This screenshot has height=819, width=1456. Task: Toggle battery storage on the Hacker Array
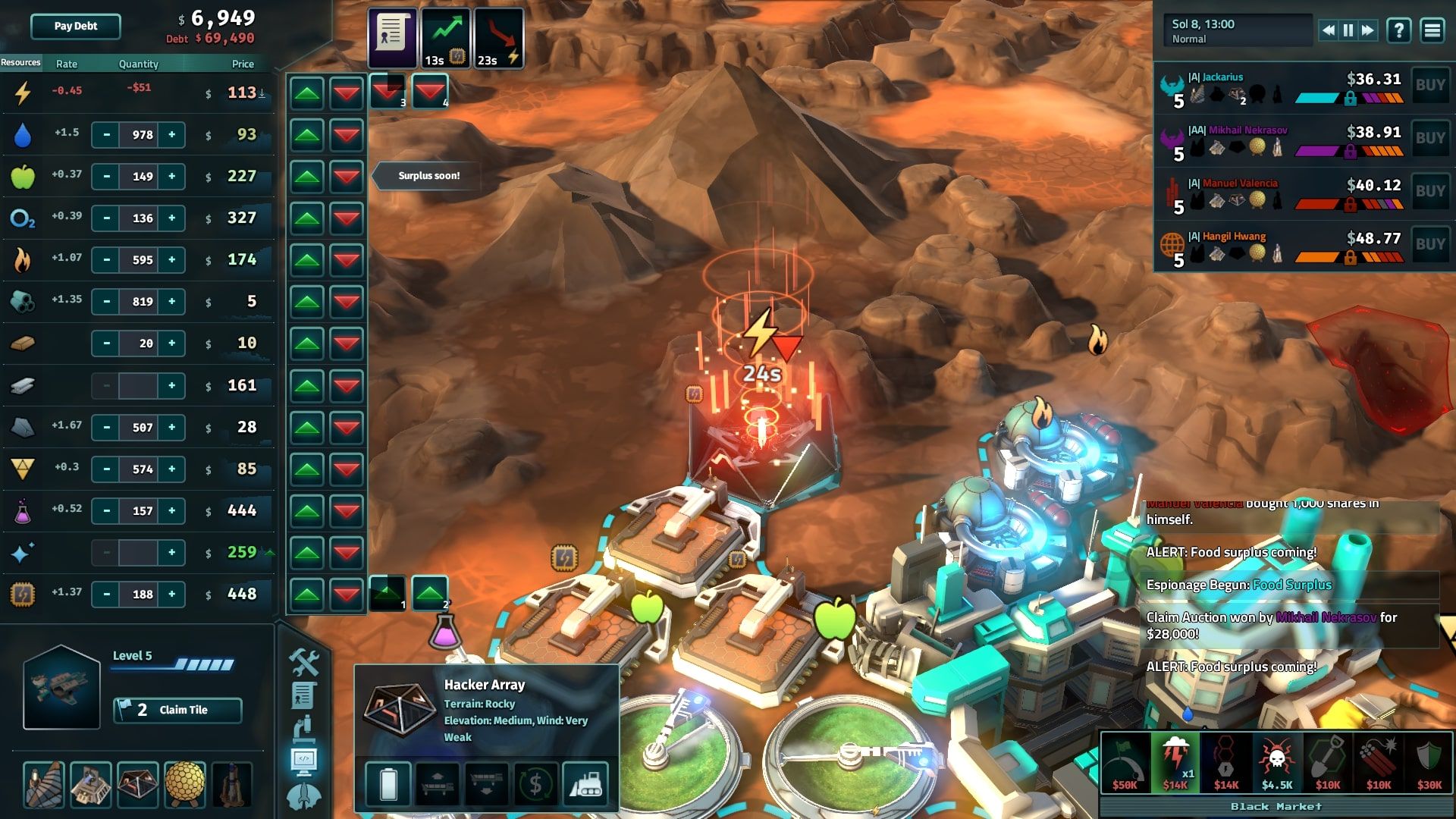click(389, 784)
